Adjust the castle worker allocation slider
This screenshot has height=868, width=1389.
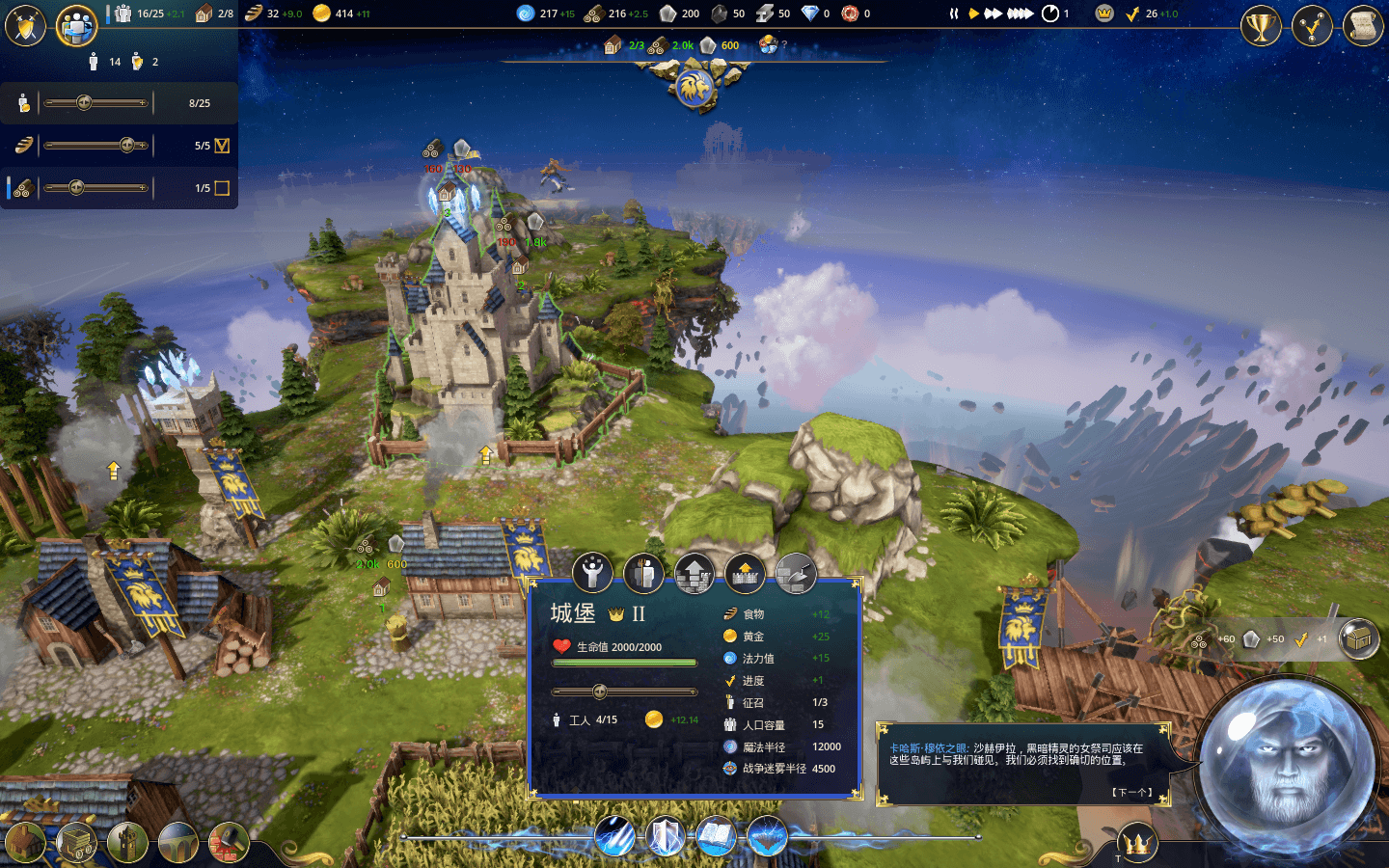[x=599, y=692]
